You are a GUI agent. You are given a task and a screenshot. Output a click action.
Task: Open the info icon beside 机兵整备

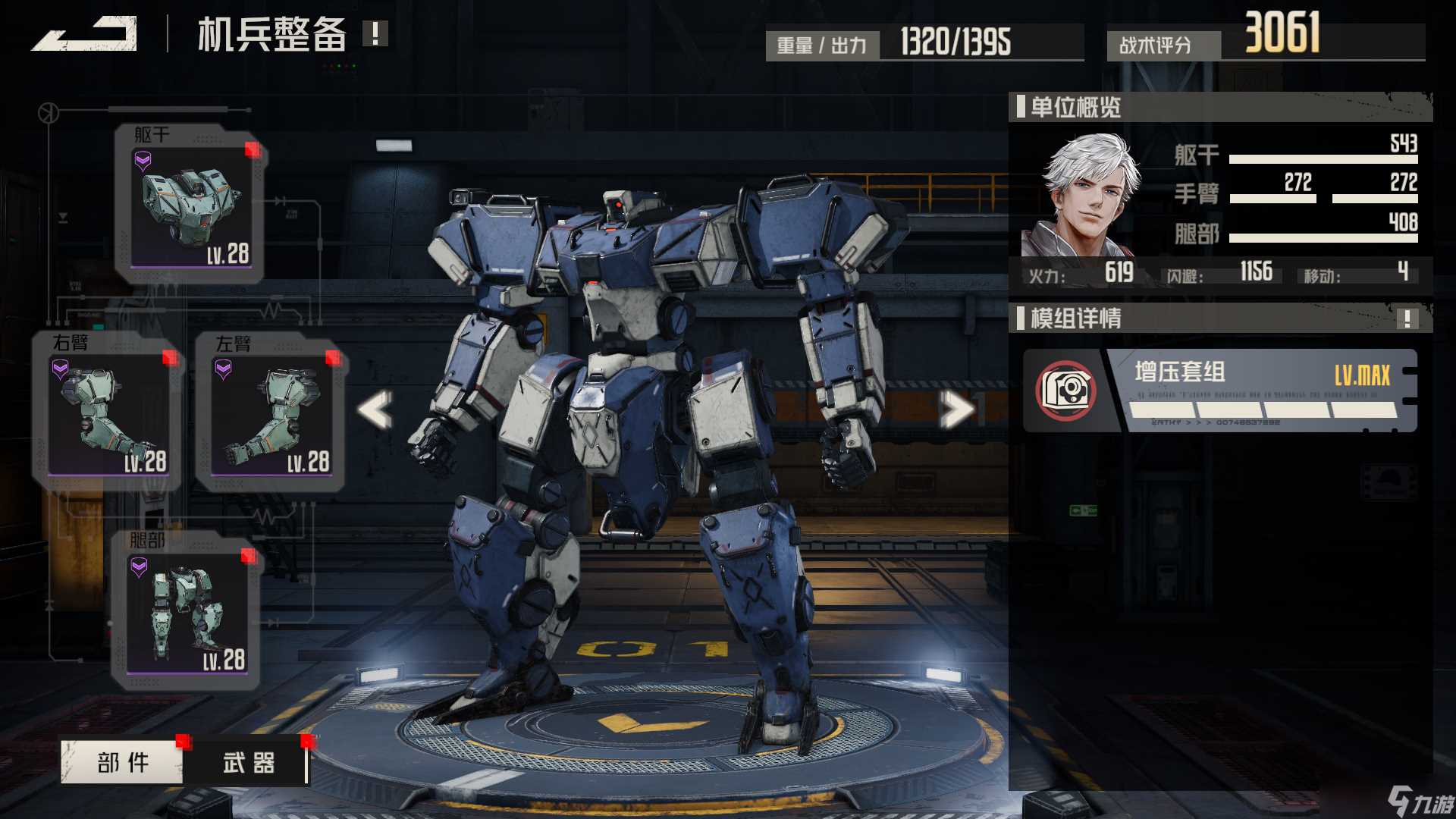pos(375,33)
